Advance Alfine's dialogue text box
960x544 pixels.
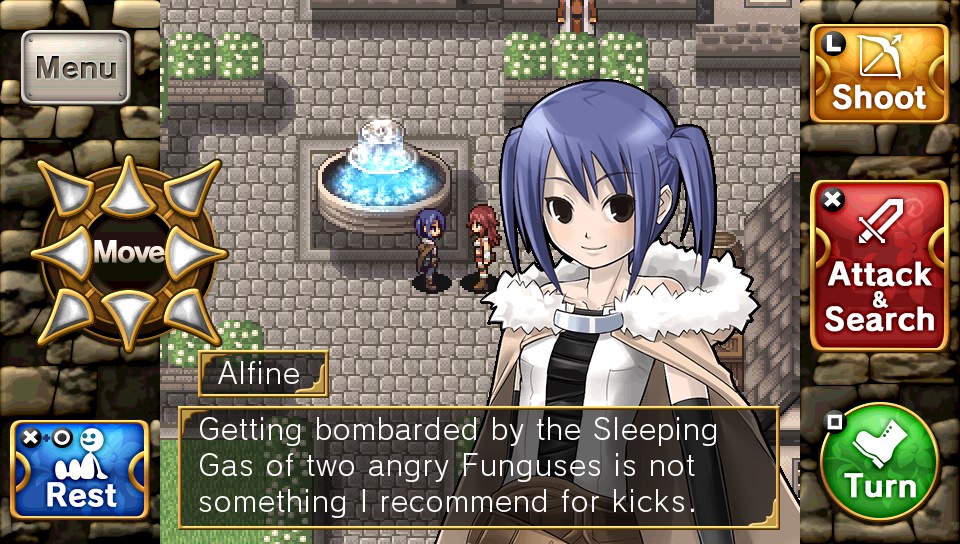tap(478, 467)
